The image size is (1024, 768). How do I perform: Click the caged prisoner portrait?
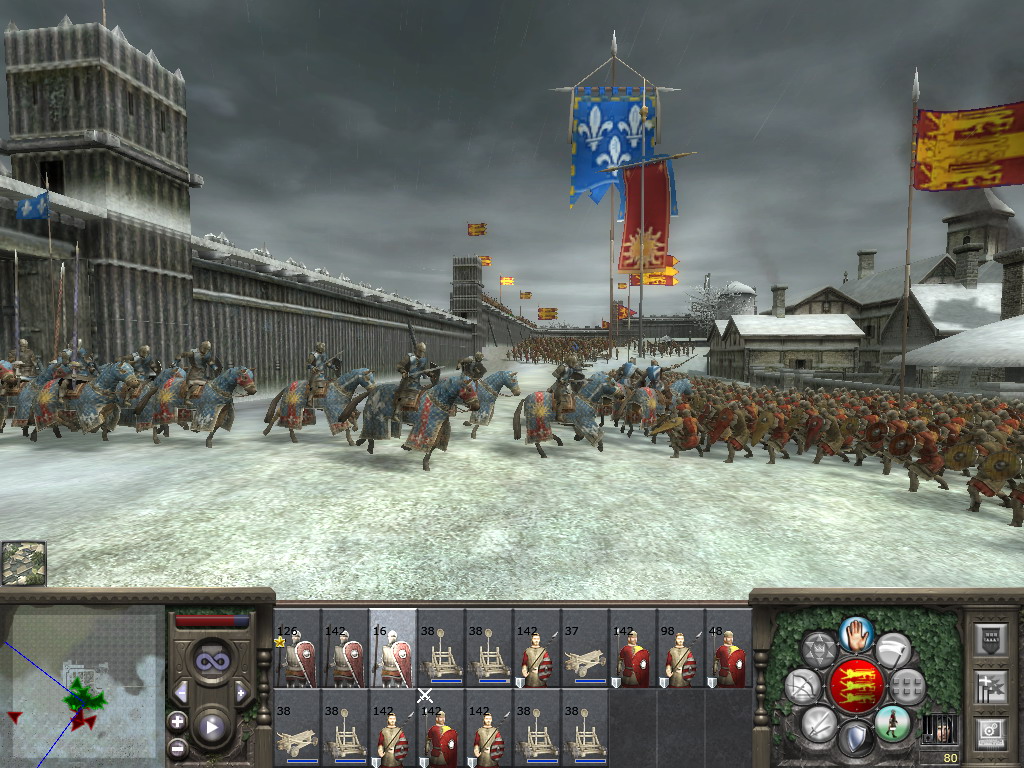click(938, 727)
